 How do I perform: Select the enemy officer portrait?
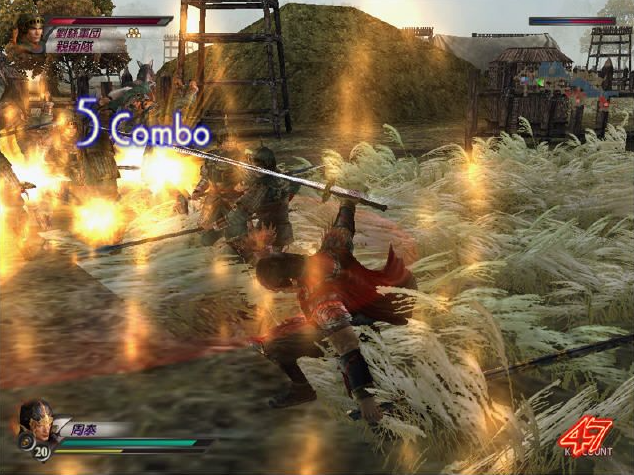tap(27, 31)
